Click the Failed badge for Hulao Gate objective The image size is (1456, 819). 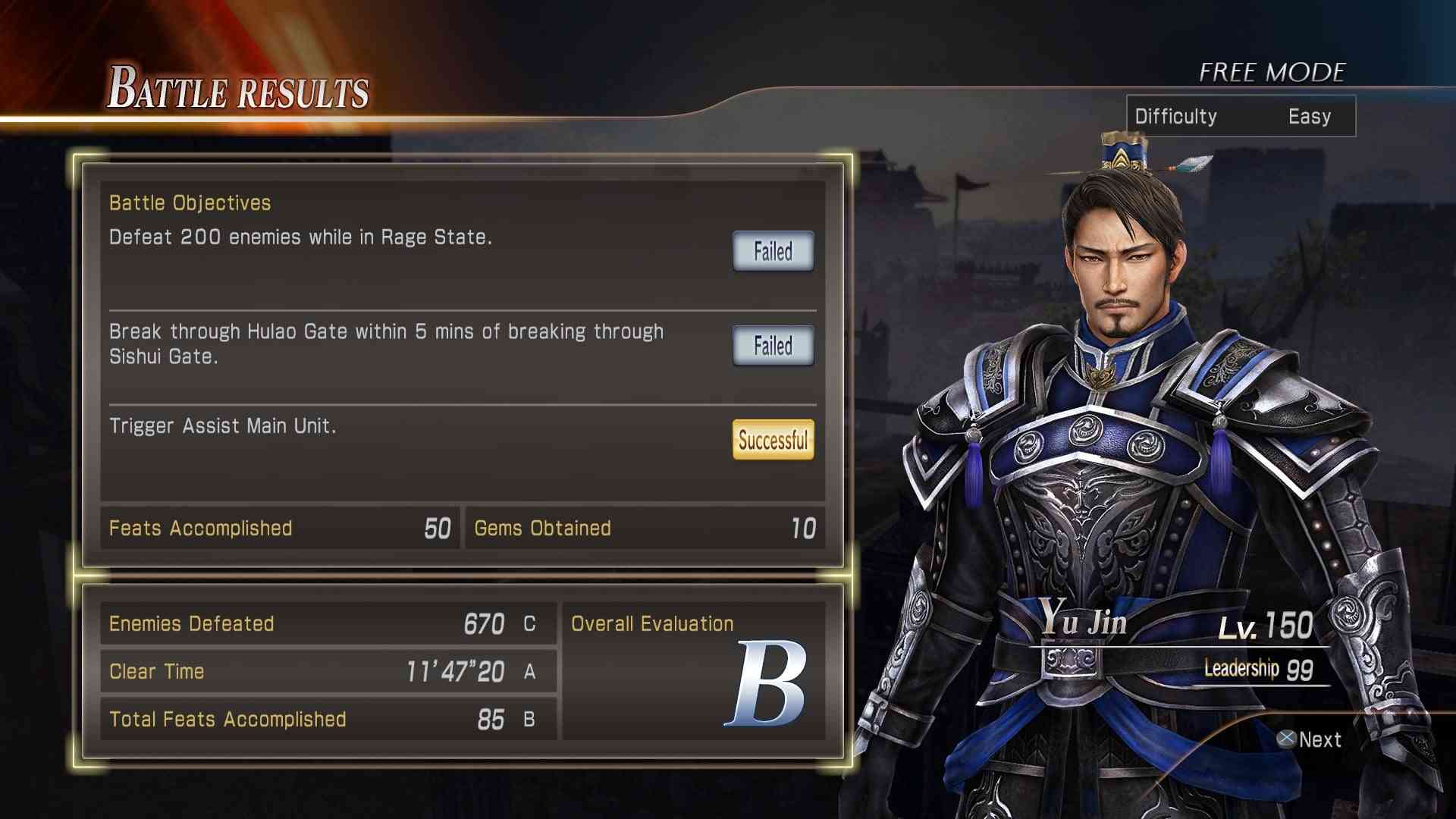point(773,346)
